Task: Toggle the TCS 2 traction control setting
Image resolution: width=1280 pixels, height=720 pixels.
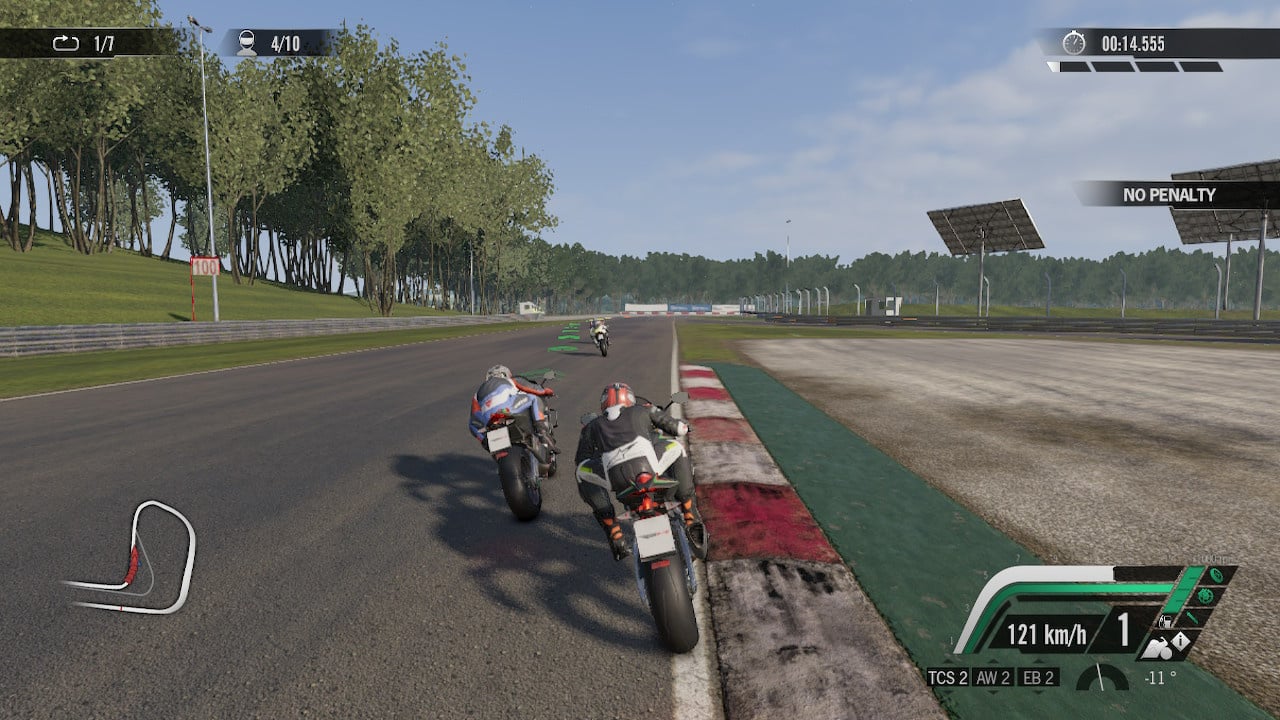Action: click(x=951, y=677)
